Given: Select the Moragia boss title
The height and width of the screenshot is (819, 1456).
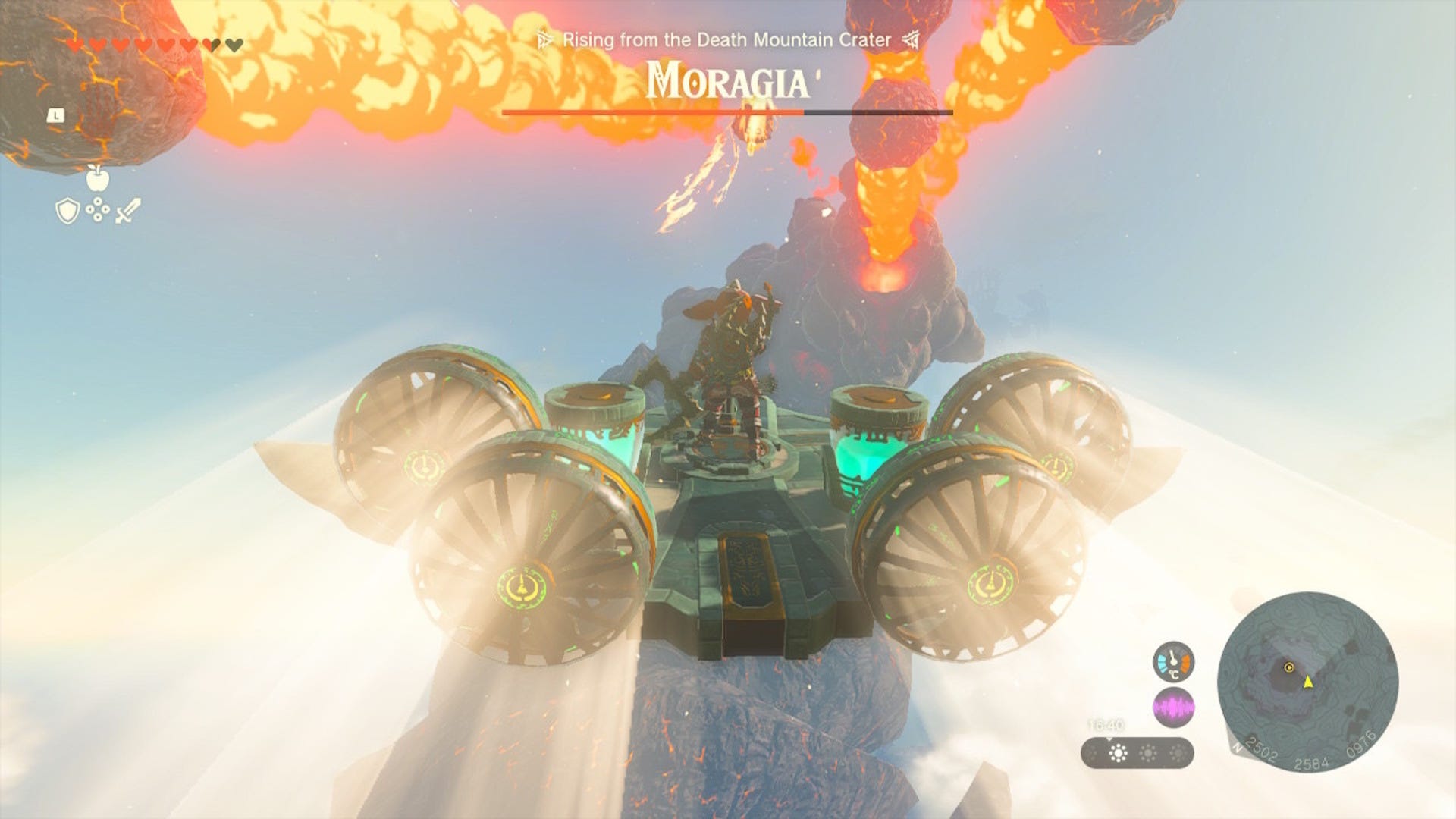Looking at the screenshot, I should 727,80.
